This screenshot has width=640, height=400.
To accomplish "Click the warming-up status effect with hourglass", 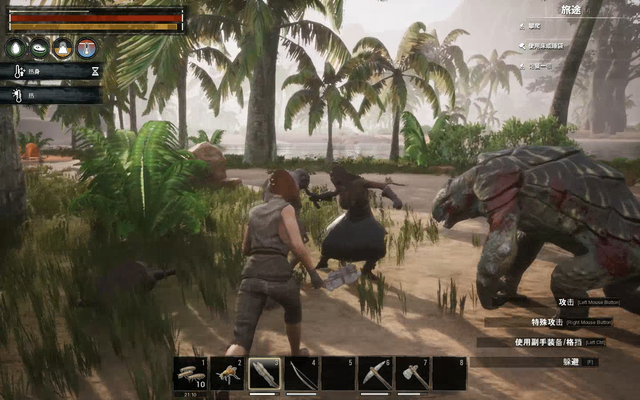I will coord(50,72).
